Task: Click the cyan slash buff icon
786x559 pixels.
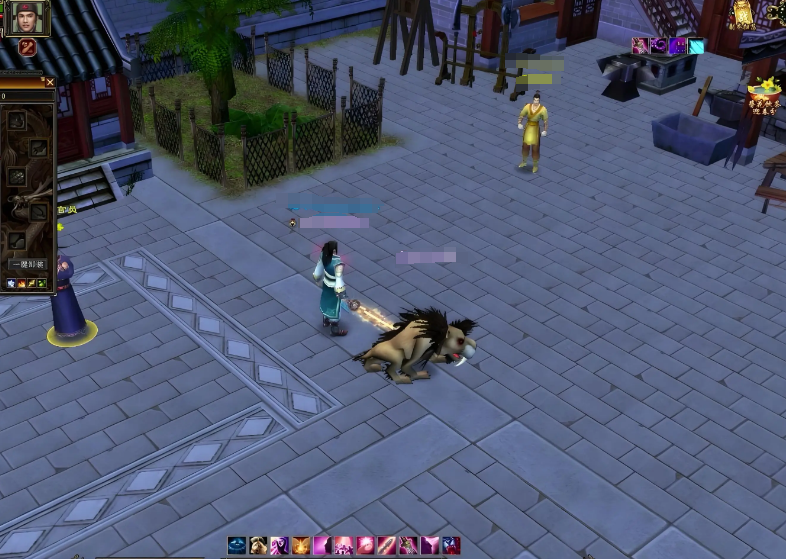Action: [x=696, y=46]
